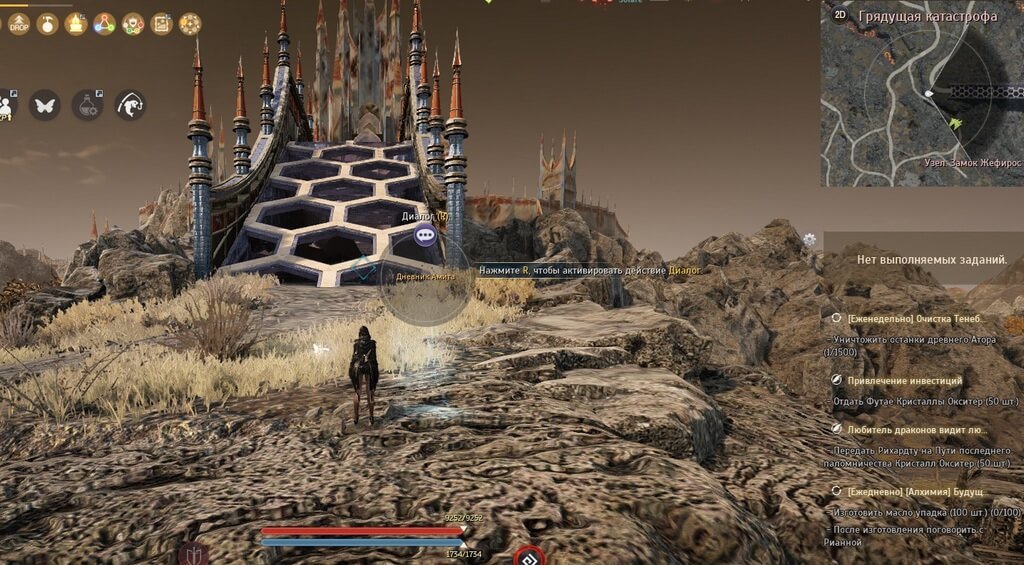Open the white butterfly icon

click(x=44, y=105)
